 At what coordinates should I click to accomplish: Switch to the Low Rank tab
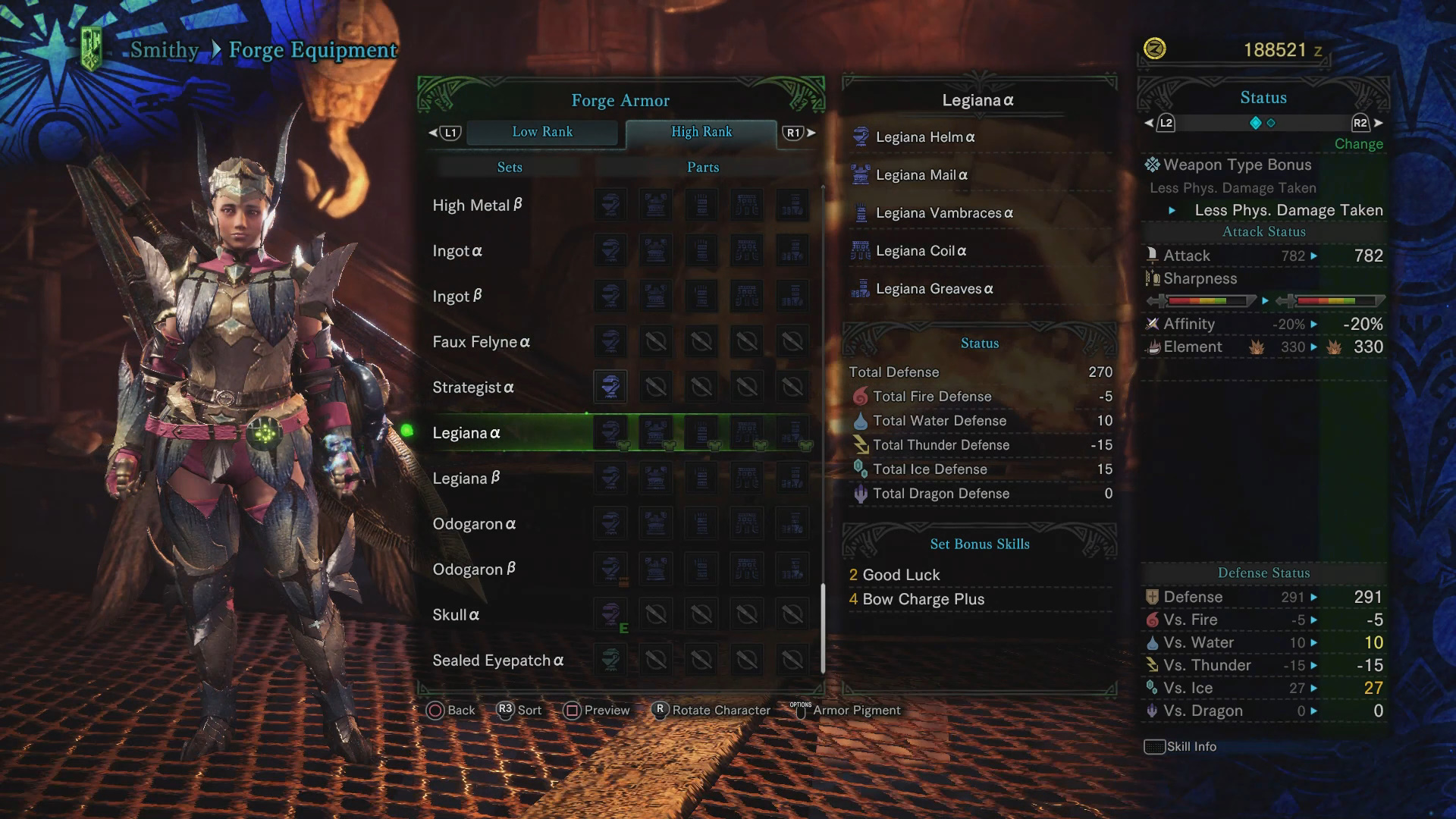coord(542,132)
